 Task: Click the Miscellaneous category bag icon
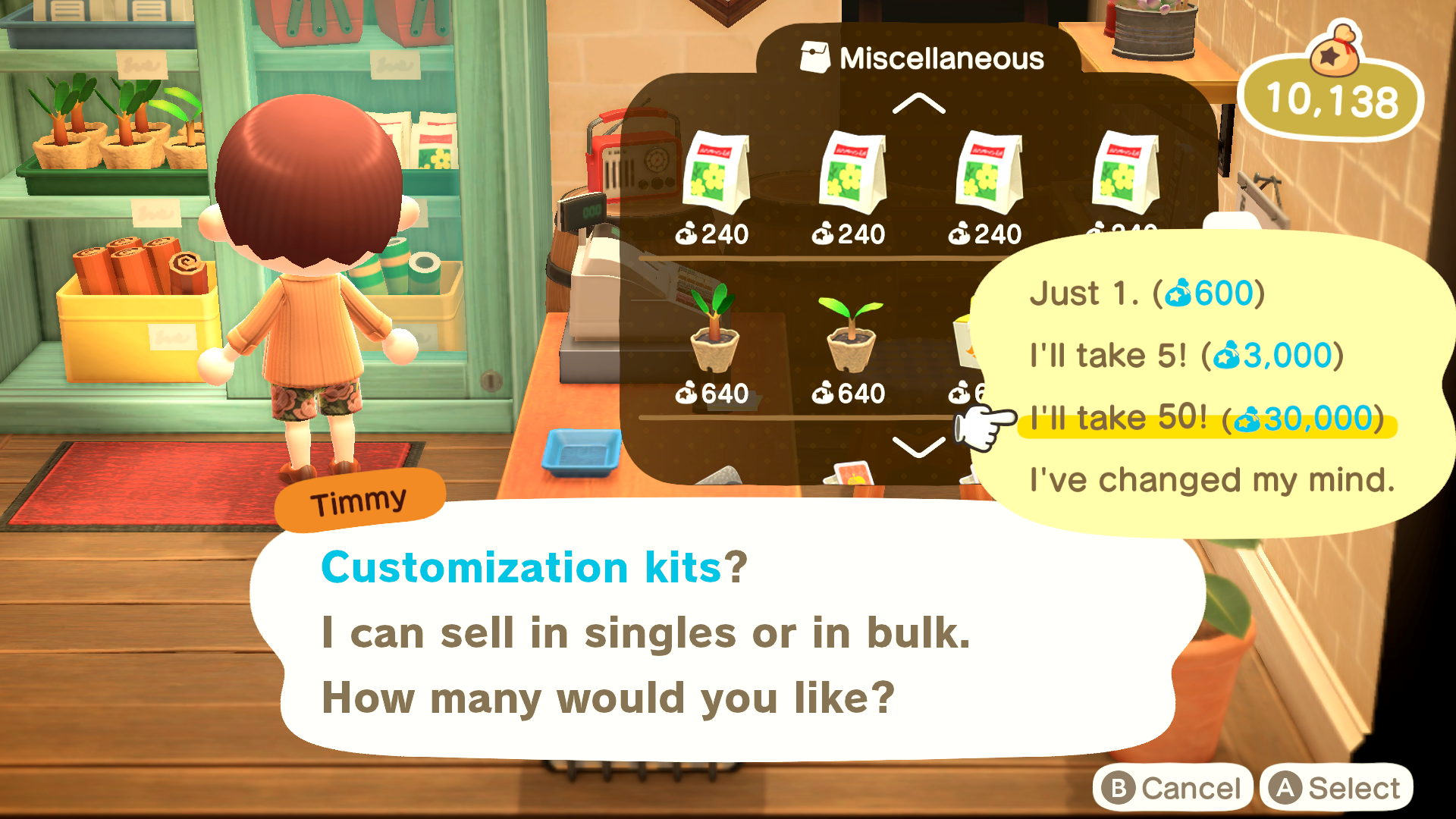[813, 55]
